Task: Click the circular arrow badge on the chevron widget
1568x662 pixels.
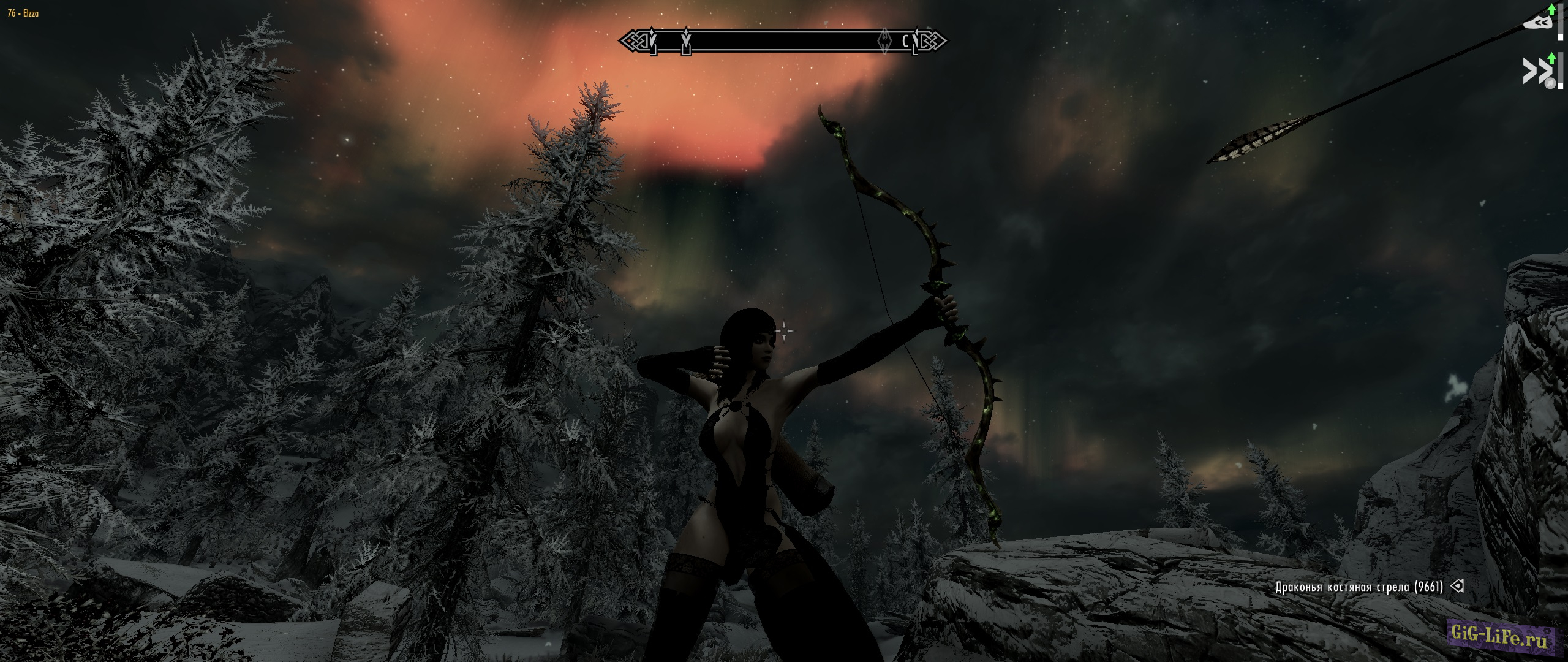Action: [1550, 82]
